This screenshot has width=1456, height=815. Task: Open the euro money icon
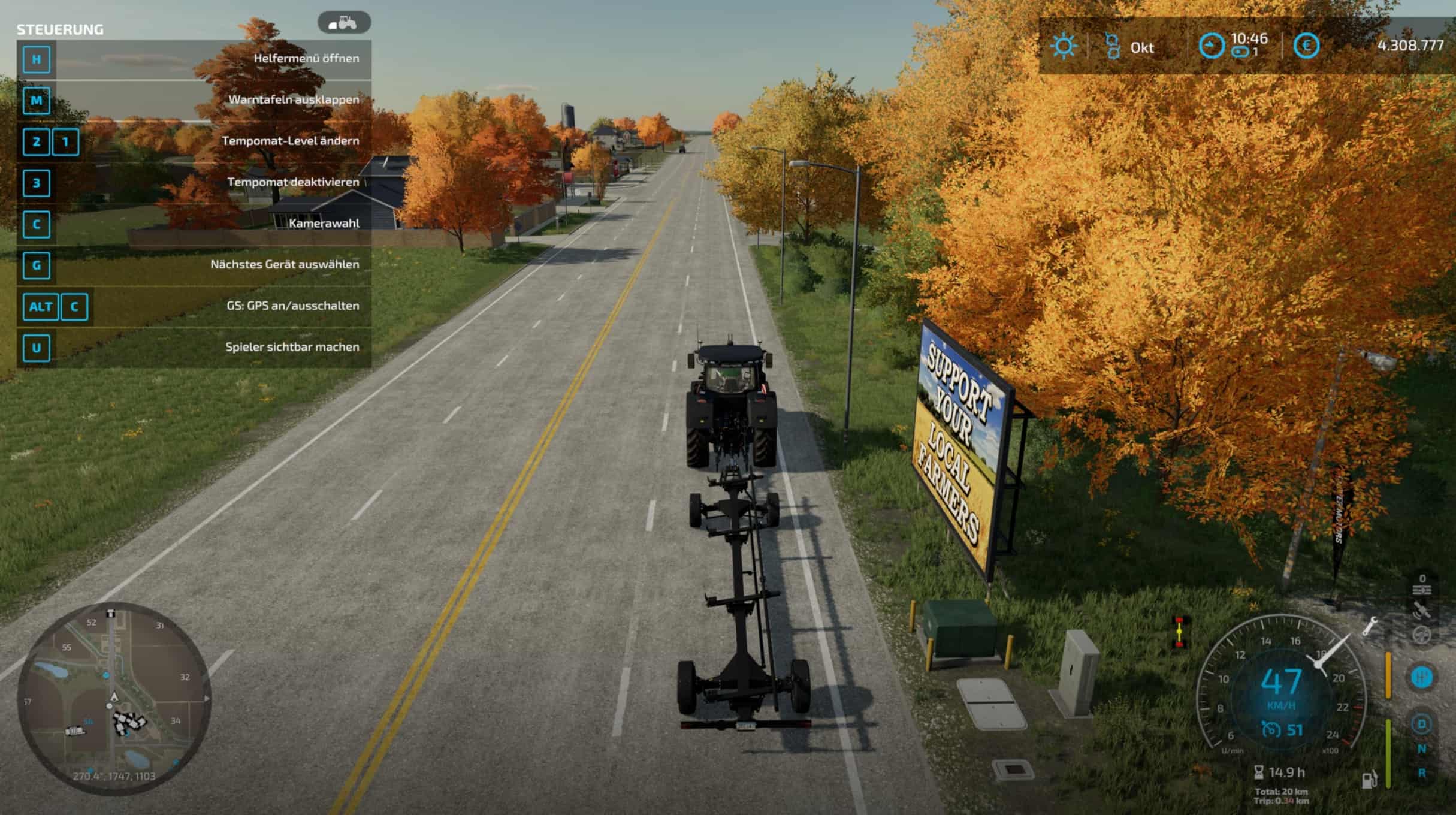[1306, 46]
